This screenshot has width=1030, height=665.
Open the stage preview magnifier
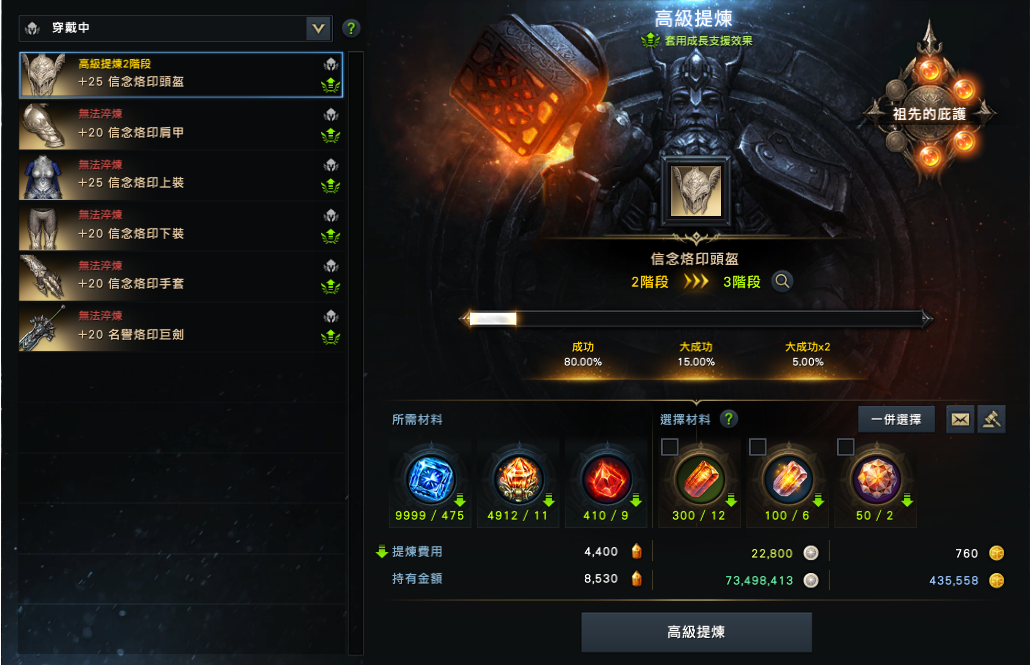coord(782,282)
